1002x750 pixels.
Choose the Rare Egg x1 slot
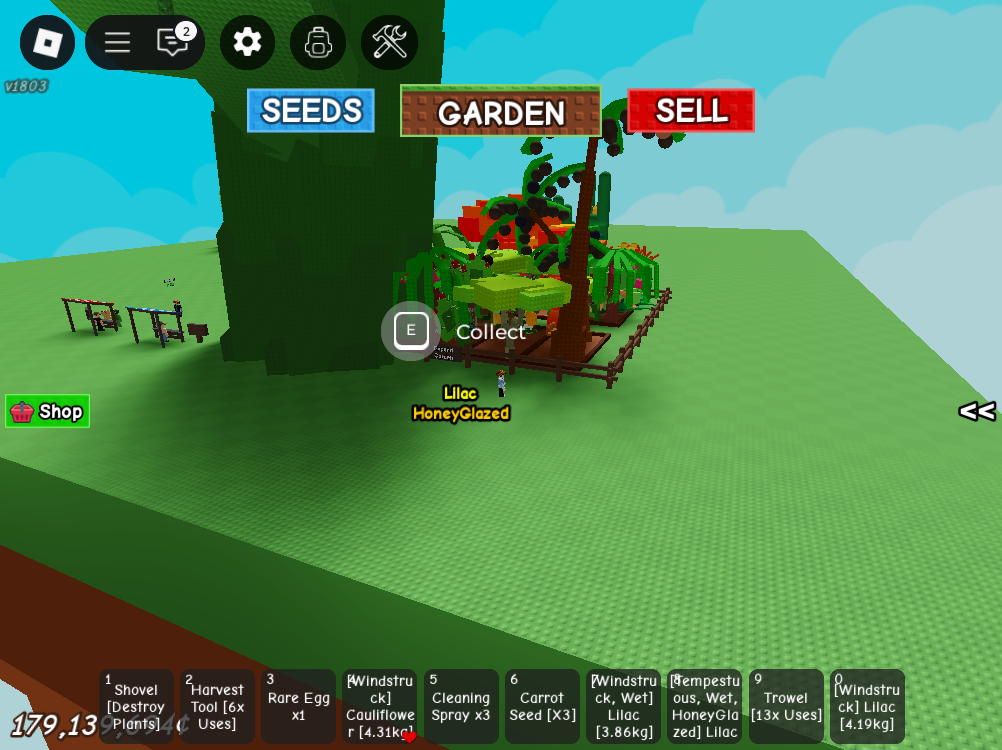pyautogui.click(x=298, y=707)
